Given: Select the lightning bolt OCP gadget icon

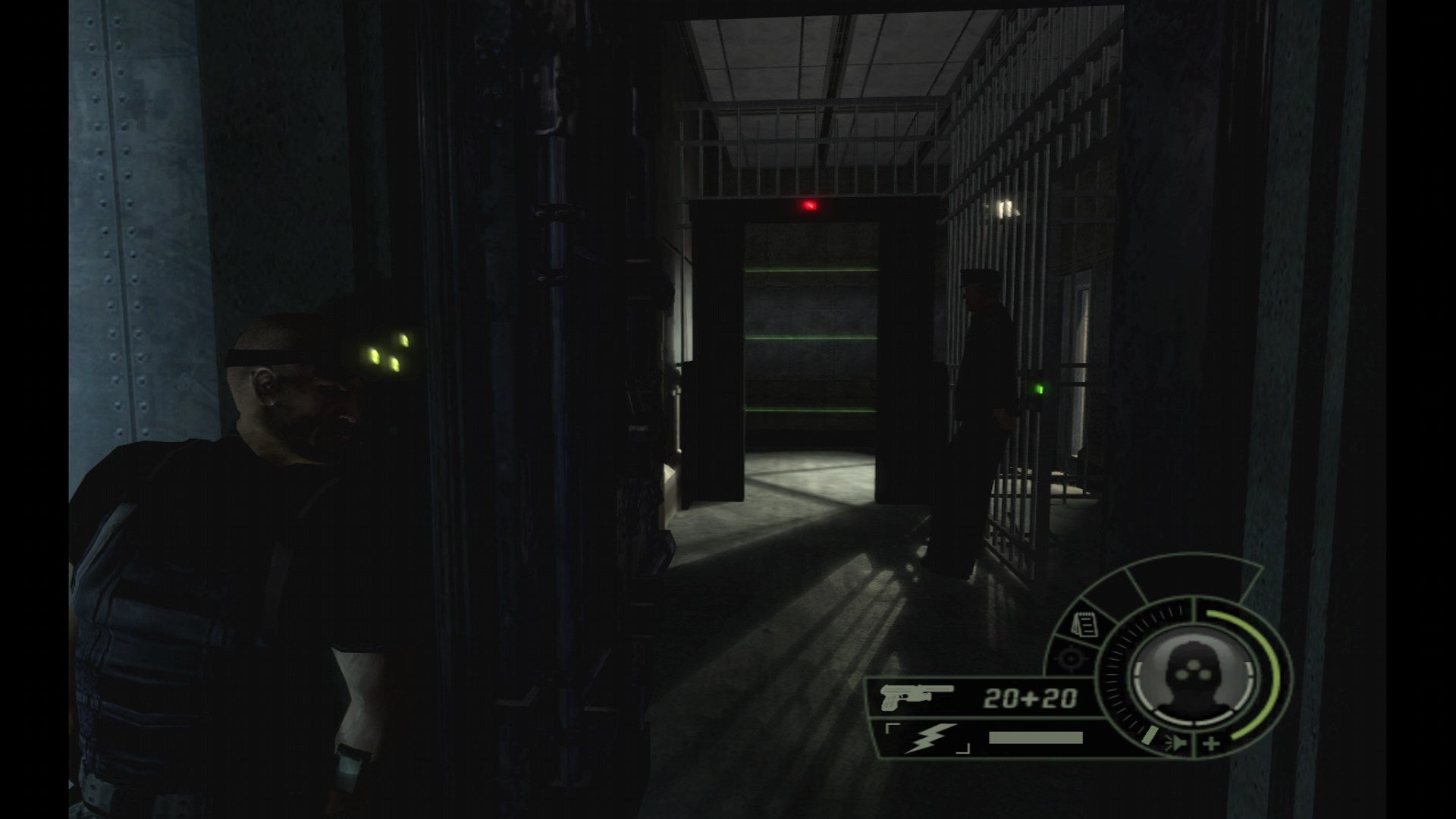Looking at the screenshot, I should (930, 737).
